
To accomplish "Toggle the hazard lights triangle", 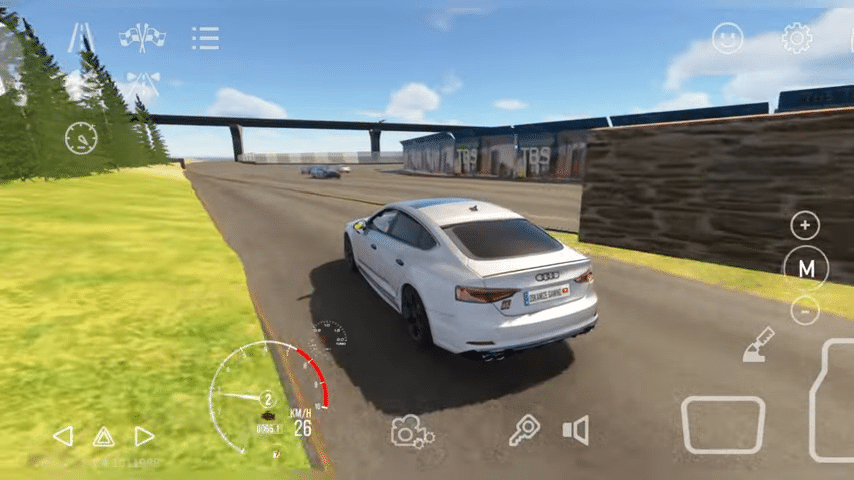I will tap(103, 436).
